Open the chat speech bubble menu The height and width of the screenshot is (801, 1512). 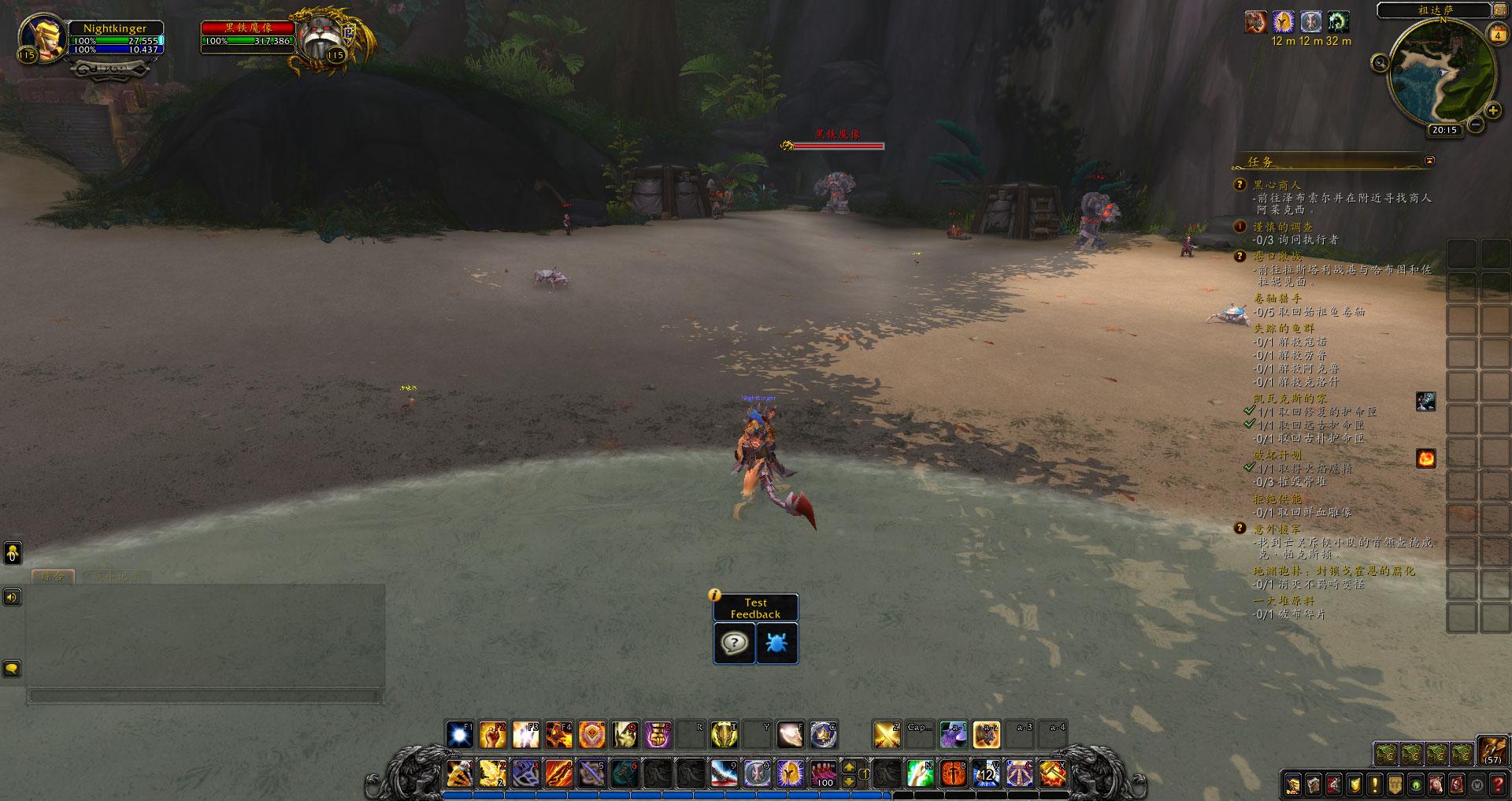tap(12, 669)
